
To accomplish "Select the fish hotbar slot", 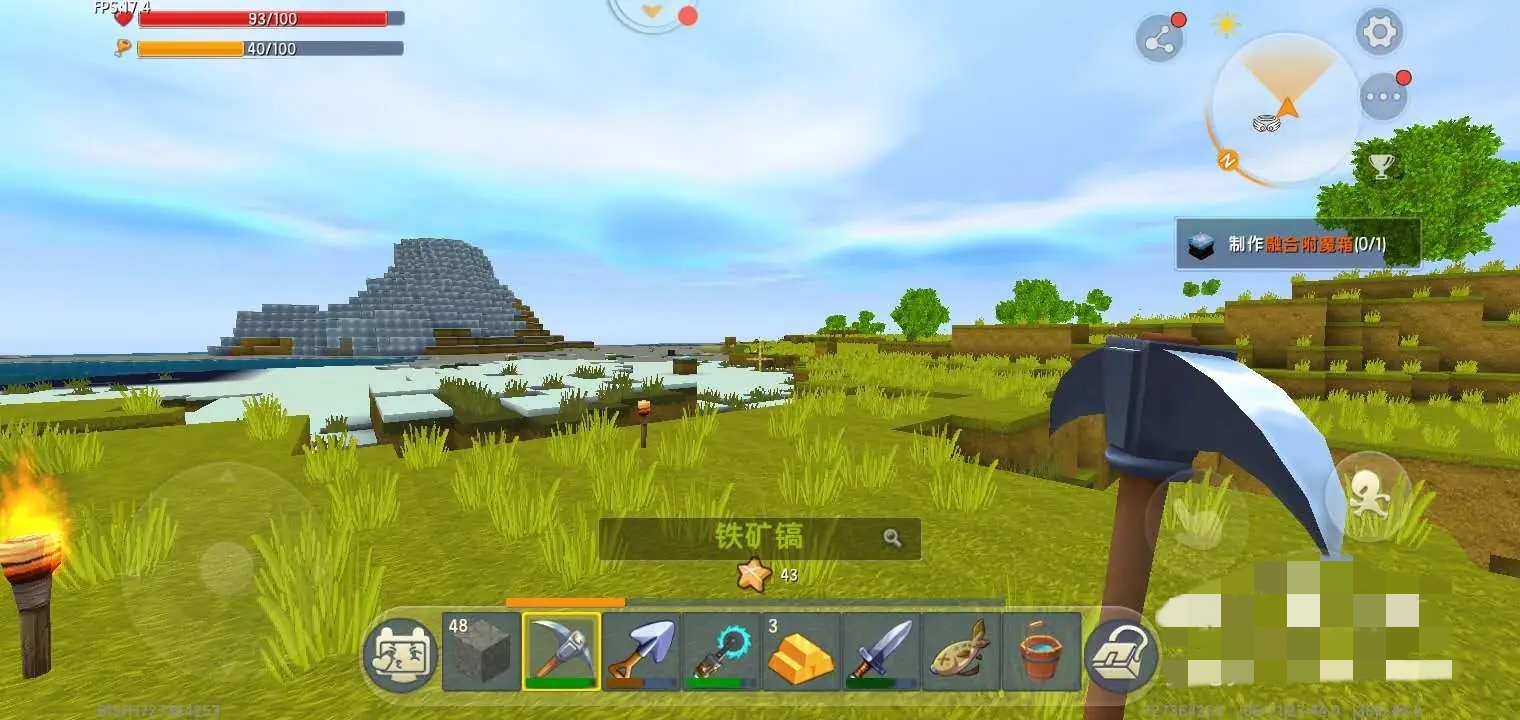I will [x=961, y=651].
